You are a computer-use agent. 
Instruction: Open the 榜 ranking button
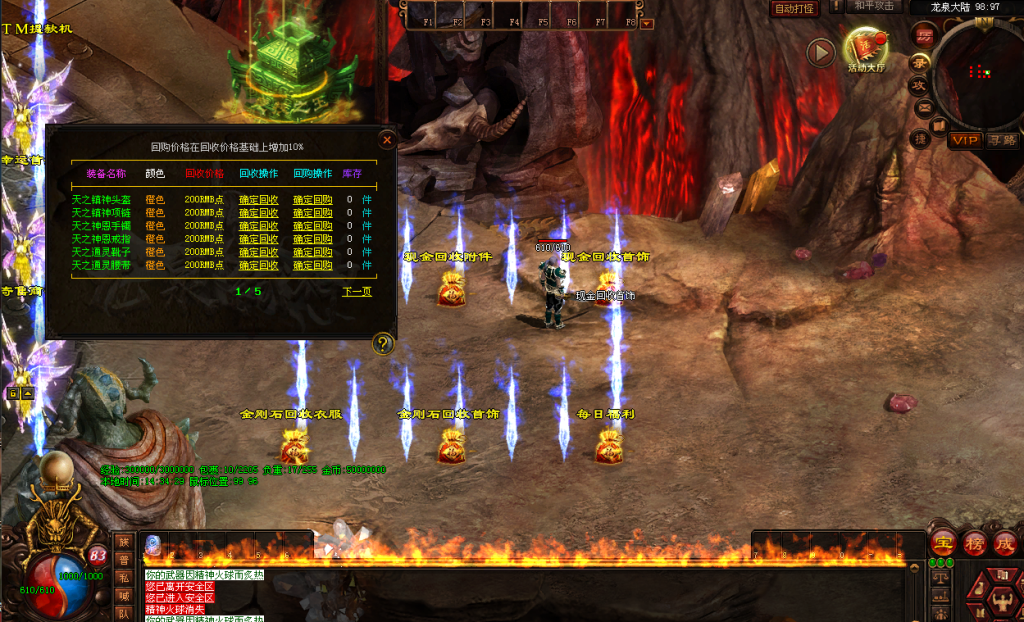(x=975, y=543)
